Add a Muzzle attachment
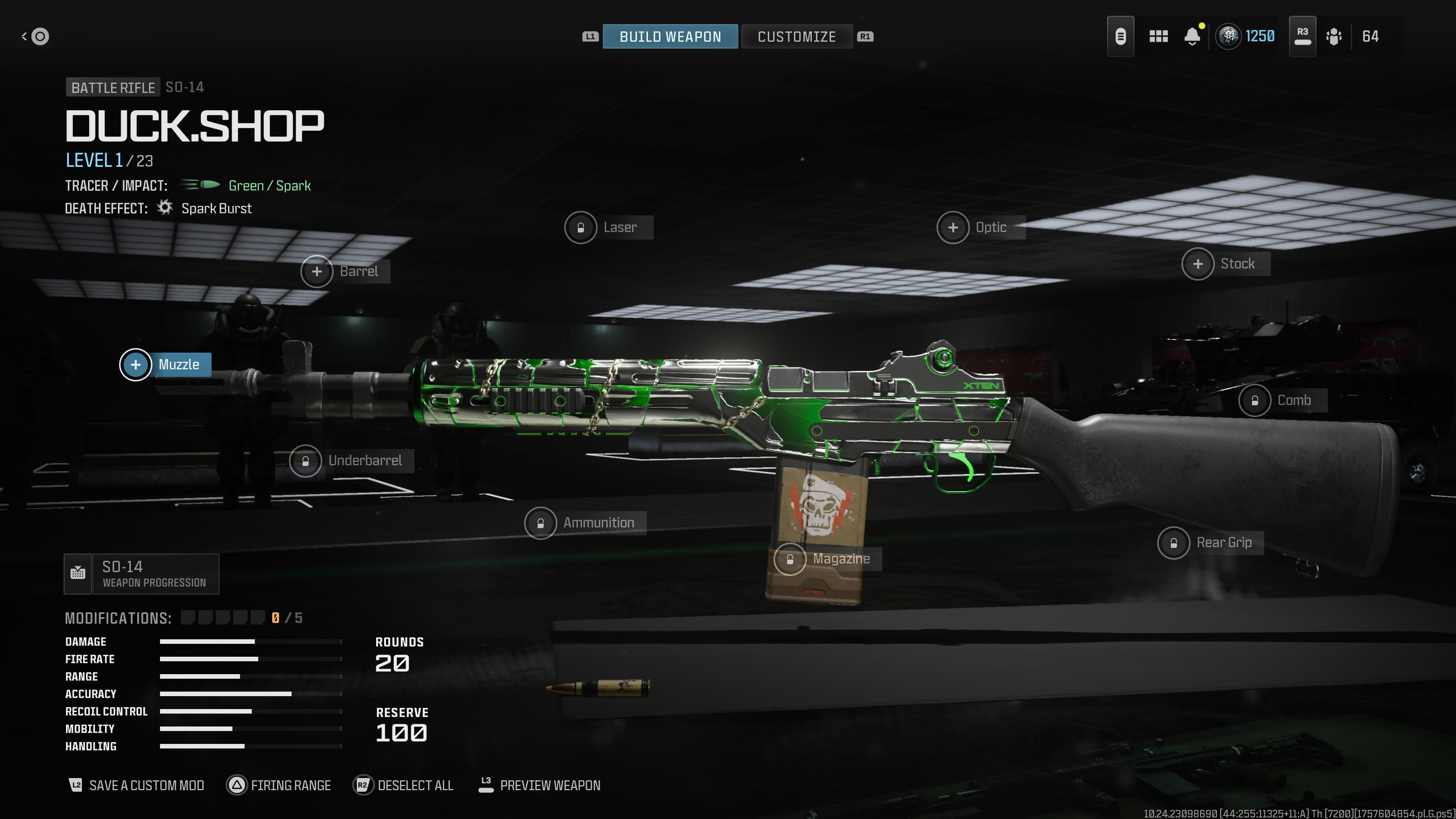The height and width of the screenshot is (819, 1456). coord(136,364)
